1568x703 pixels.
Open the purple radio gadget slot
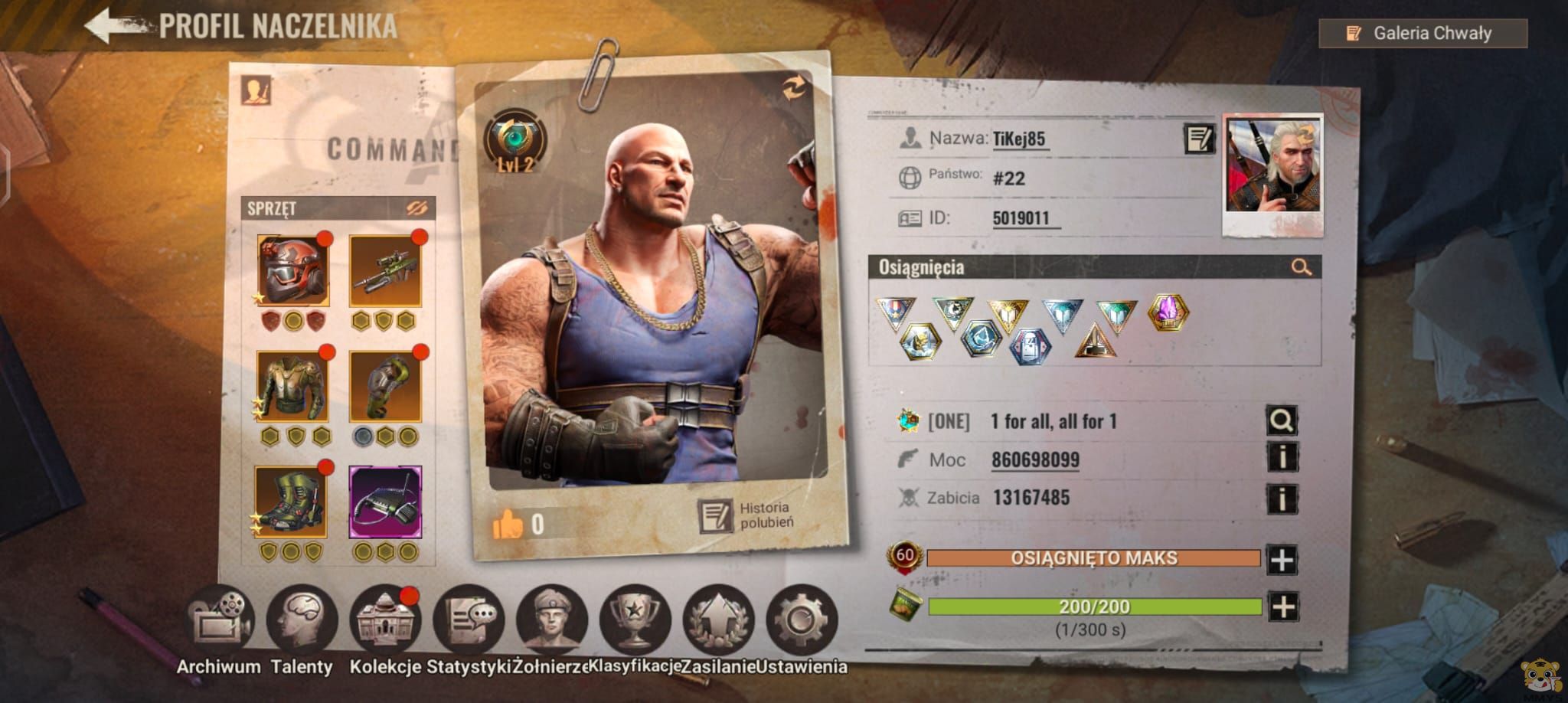tap(385, 502)
